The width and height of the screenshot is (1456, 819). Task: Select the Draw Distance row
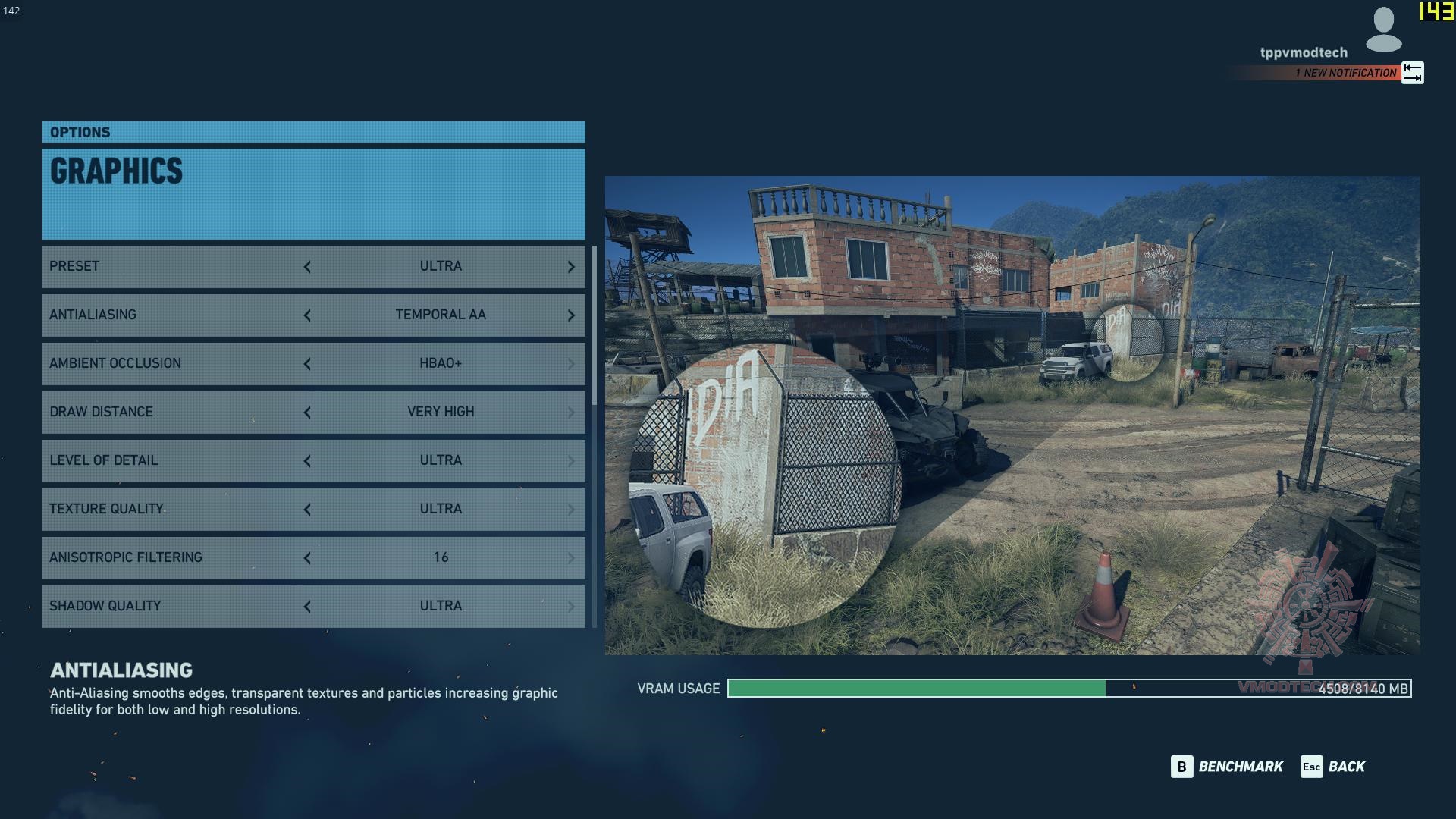point(174,412)
